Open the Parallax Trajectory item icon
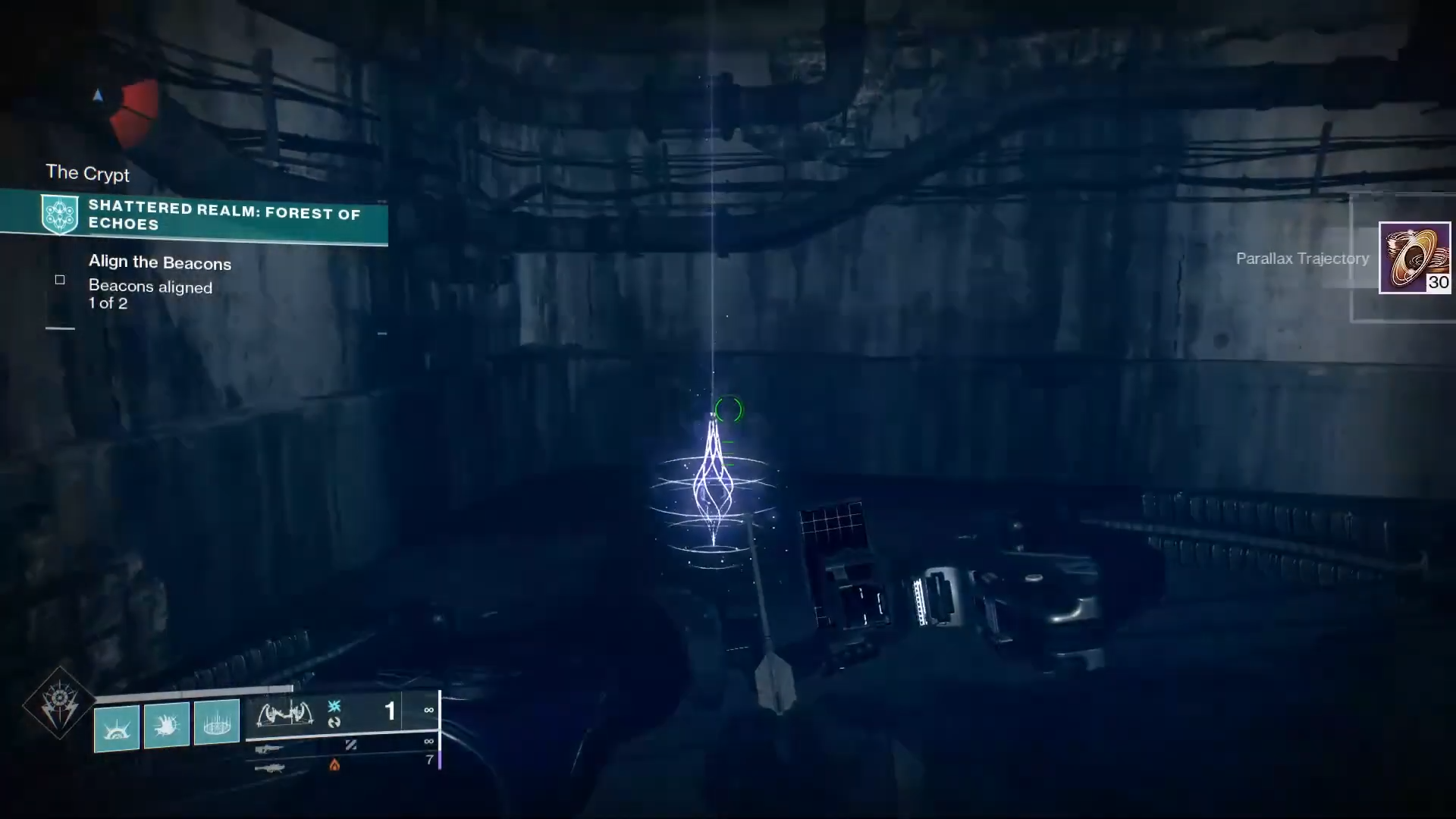The image size is (1456, 819). 1414,258
